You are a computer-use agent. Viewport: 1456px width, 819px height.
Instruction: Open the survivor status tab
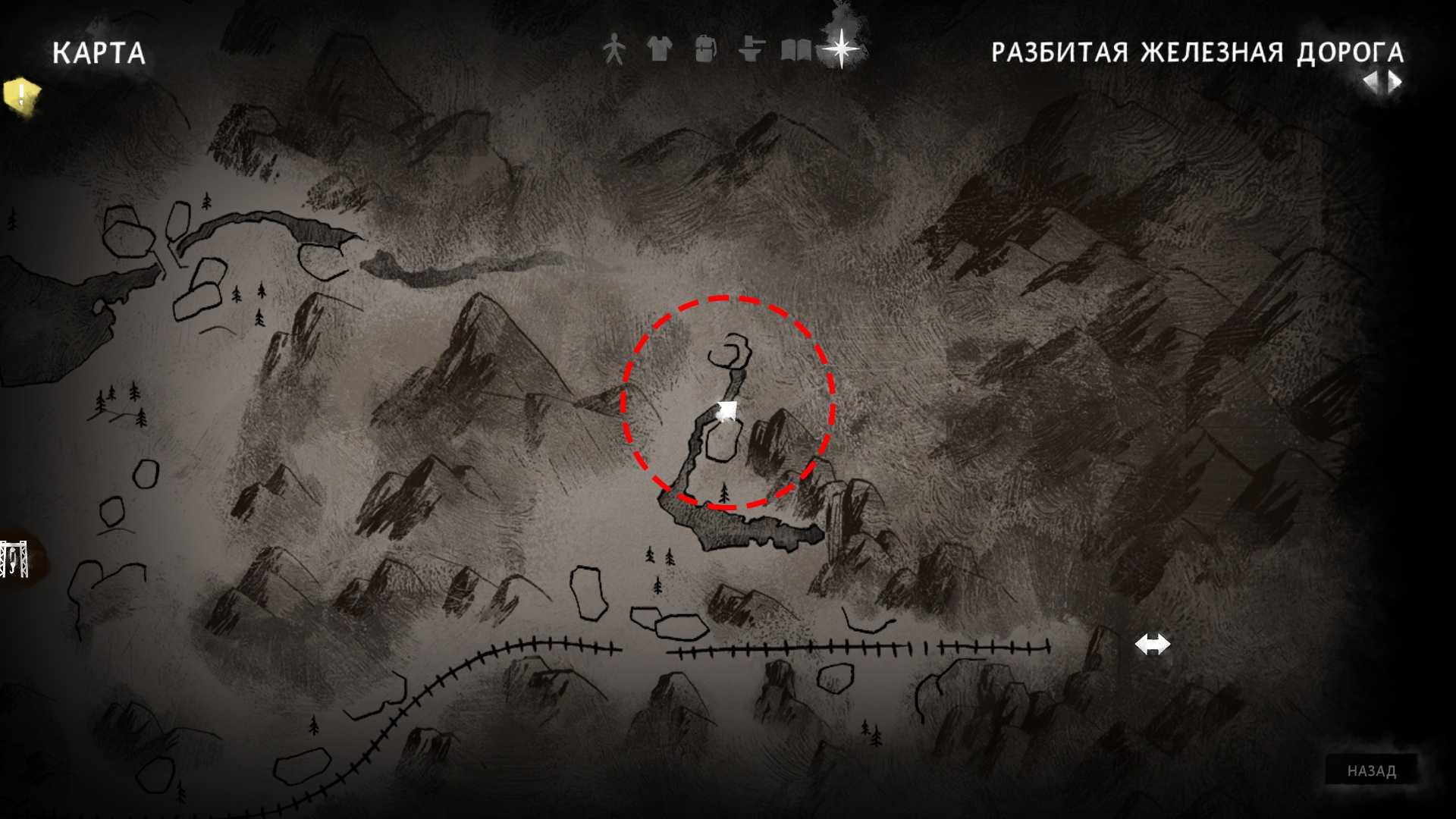[613, 50]
